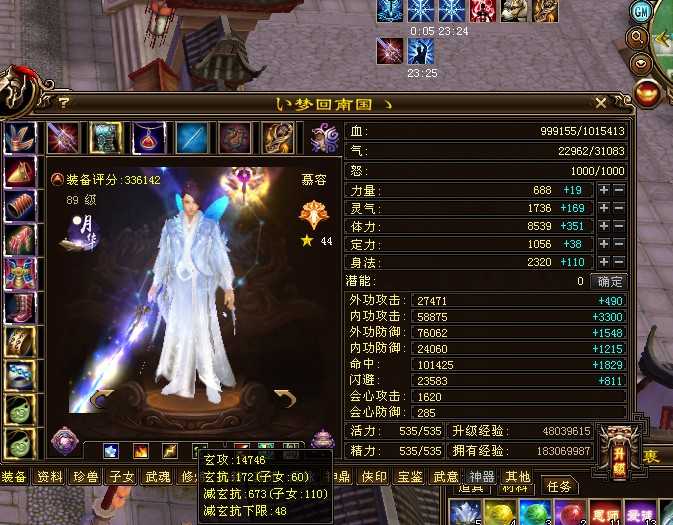Select the glowing armor equipment slot
Viewport: 673px width, 525px height.
[106, 136]
